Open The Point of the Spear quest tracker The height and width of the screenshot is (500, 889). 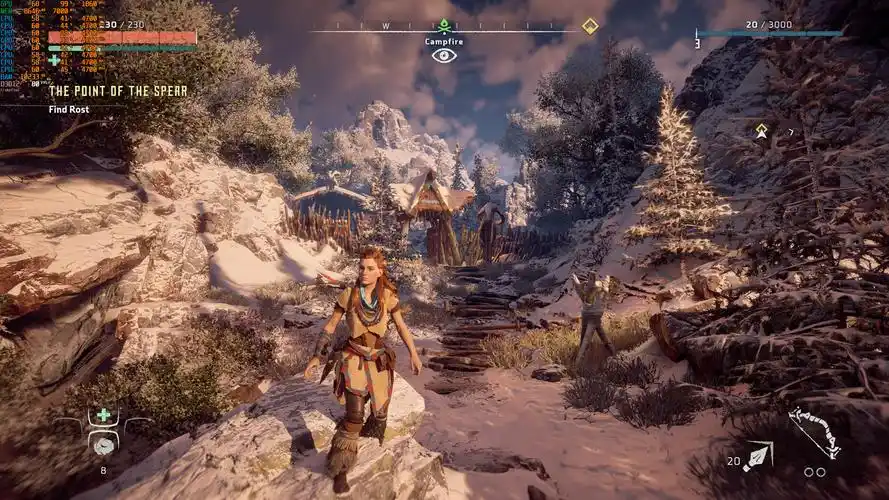(x=118, y=91)
